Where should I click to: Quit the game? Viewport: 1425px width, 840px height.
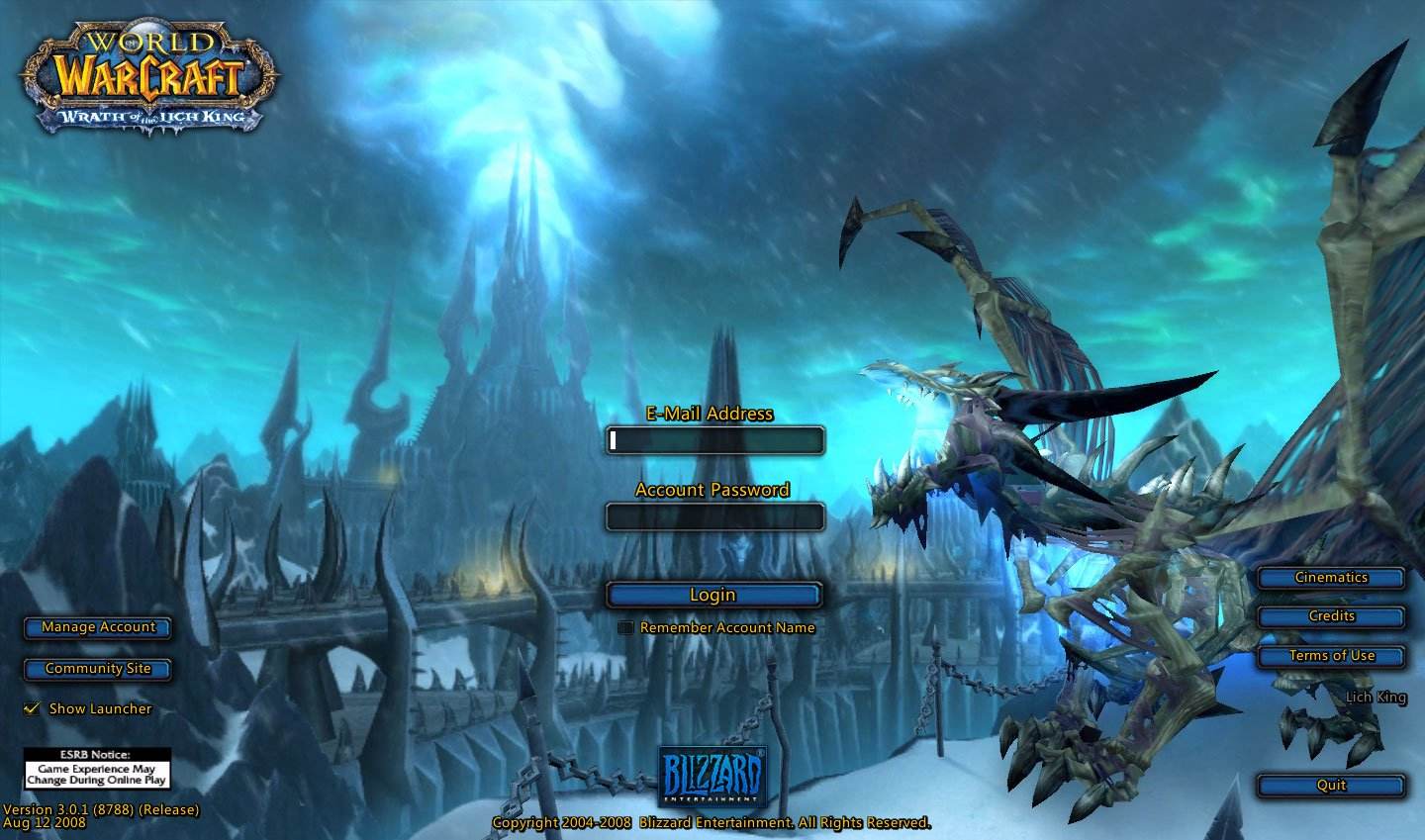(x=1331, y=786)
